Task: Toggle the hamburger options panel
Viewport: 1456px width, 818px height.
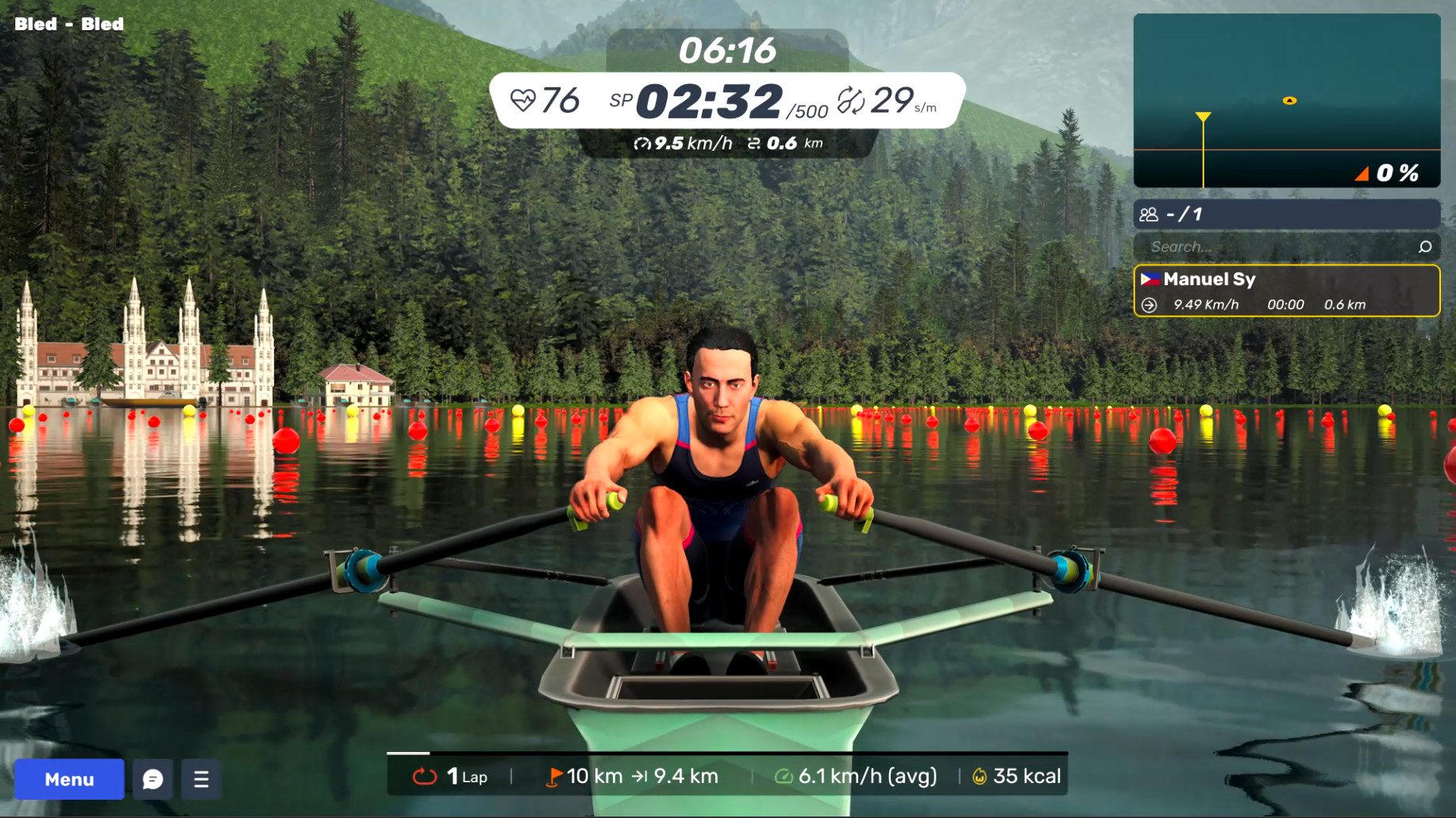Action: pyautogui.click(x=201, y=779)
